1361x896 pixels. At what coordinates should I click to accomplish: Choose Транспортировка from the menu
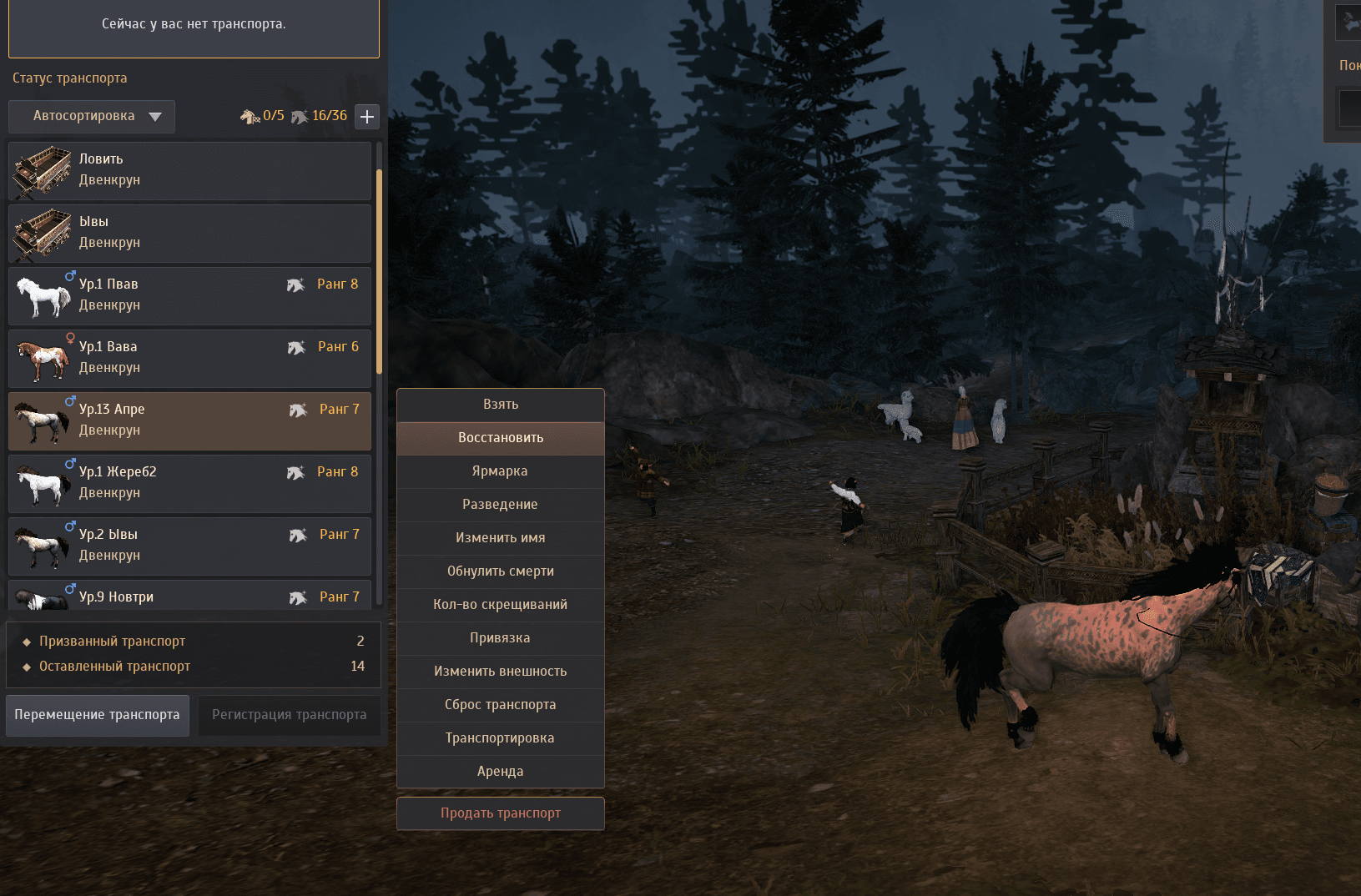[x=501, y=738]
